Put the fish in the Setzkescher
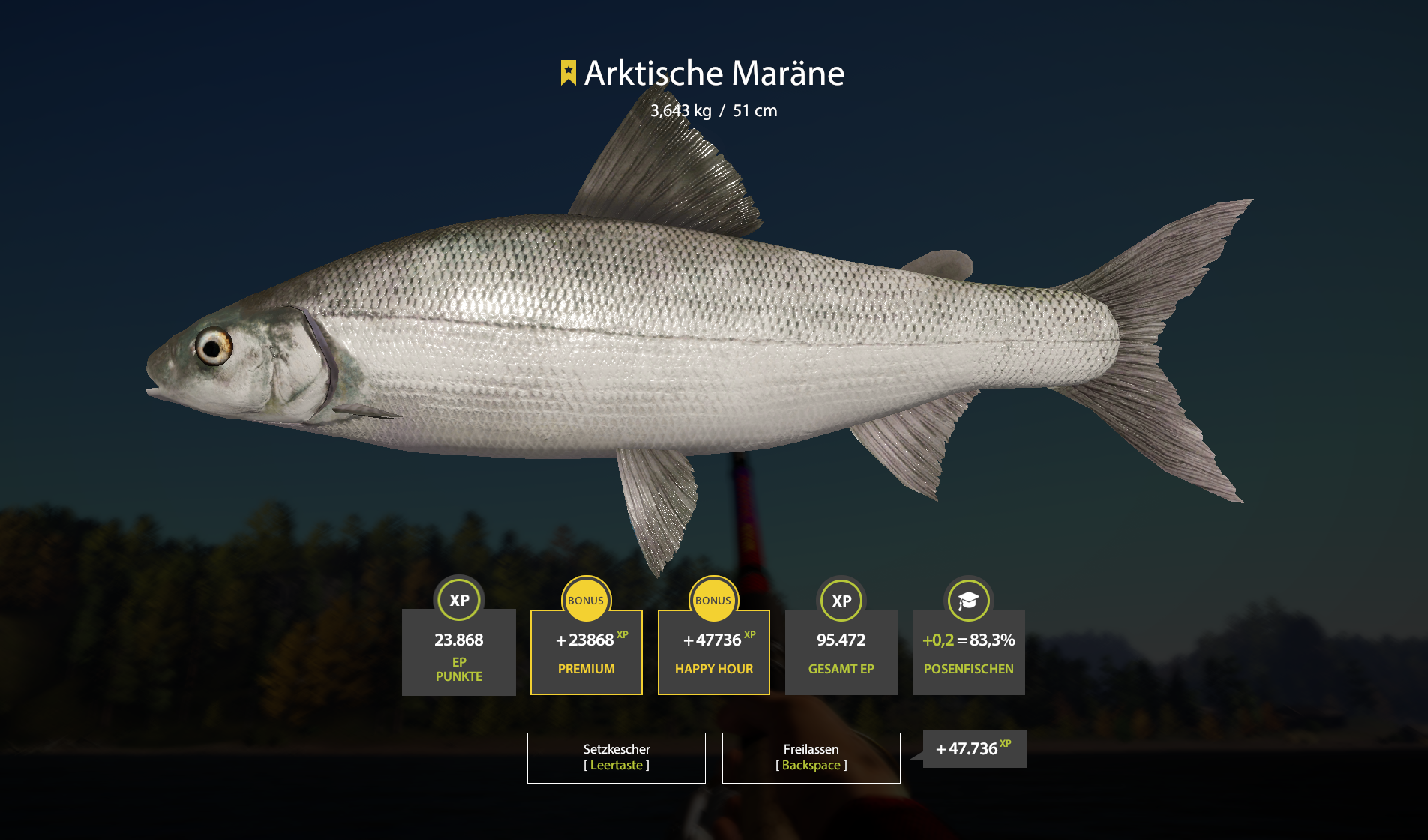 616,757
